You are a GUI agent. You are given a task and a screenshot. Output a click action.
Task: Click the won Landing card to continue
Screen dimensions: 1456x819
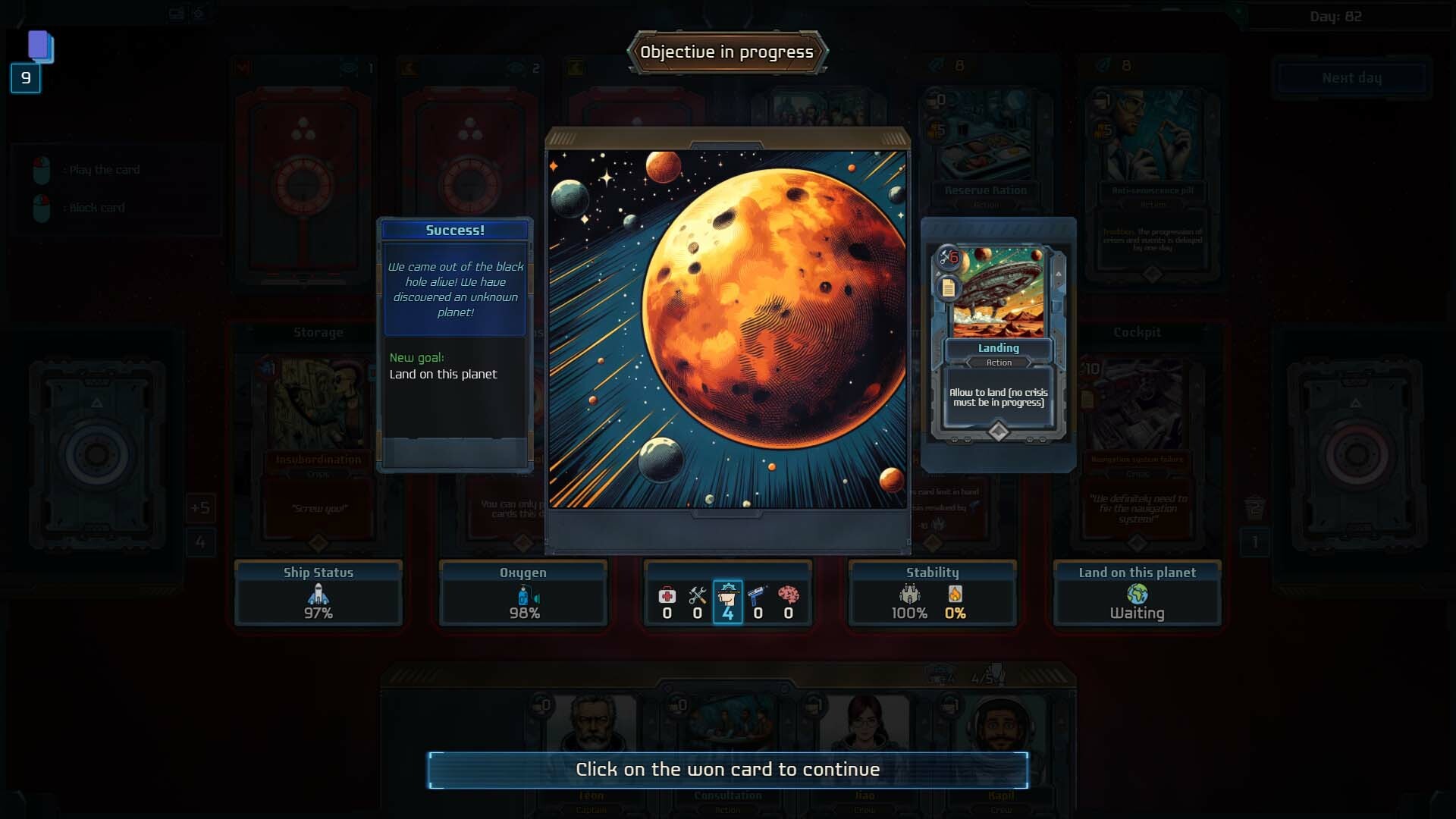tap(998, 341)
